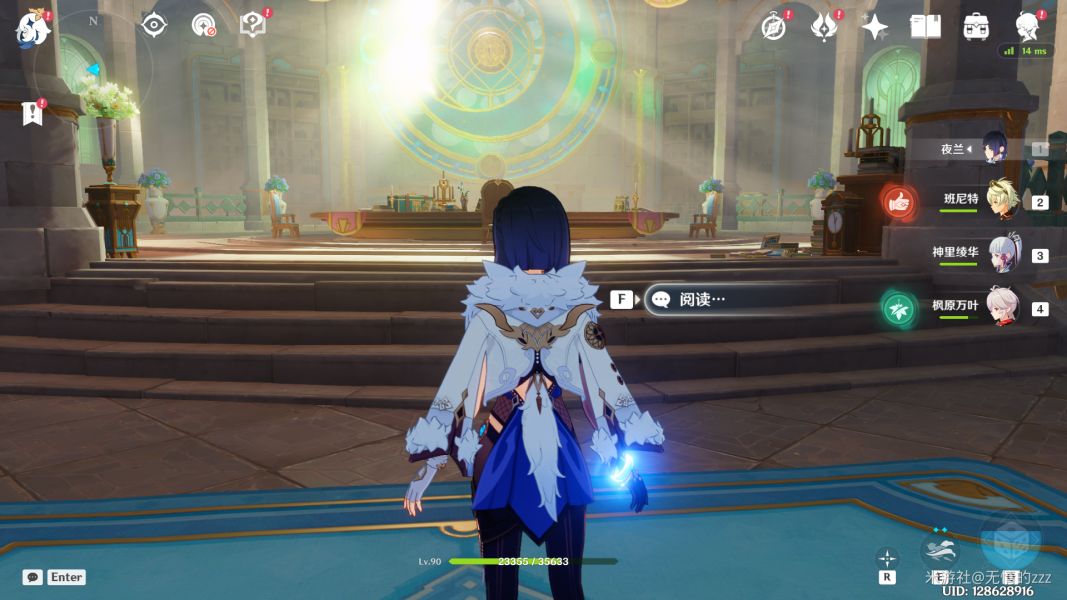Open the radar icon with red slash
1067x600 pixels.
[204, 25]
